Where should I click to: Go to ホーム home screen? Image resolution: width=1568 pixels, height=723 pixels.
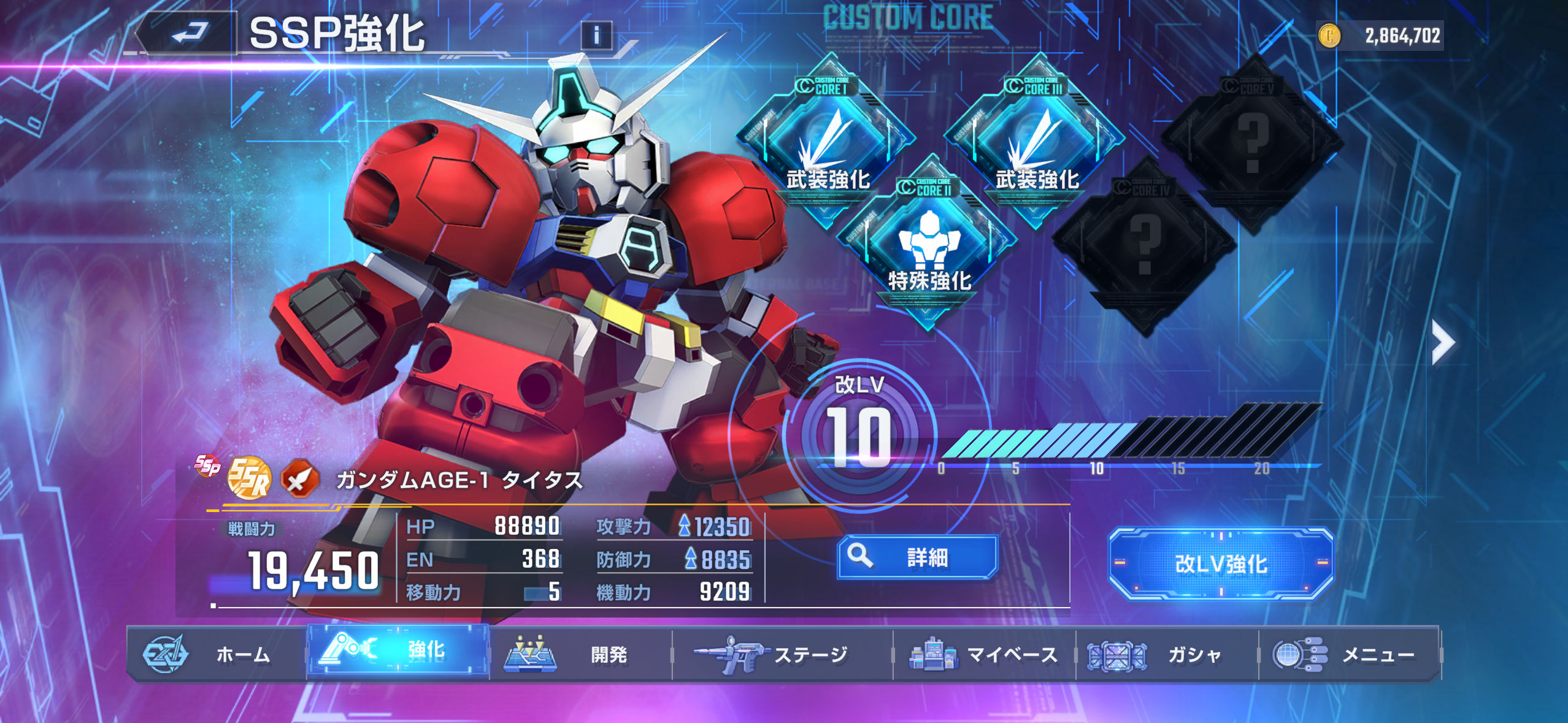click(216, 654)
